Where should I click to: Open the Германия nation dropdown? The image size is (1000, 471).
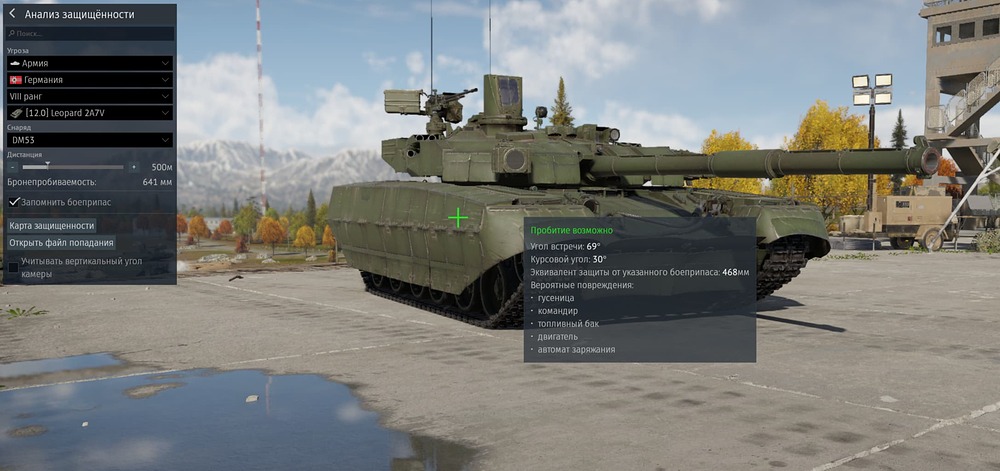[x=90, y=80]
